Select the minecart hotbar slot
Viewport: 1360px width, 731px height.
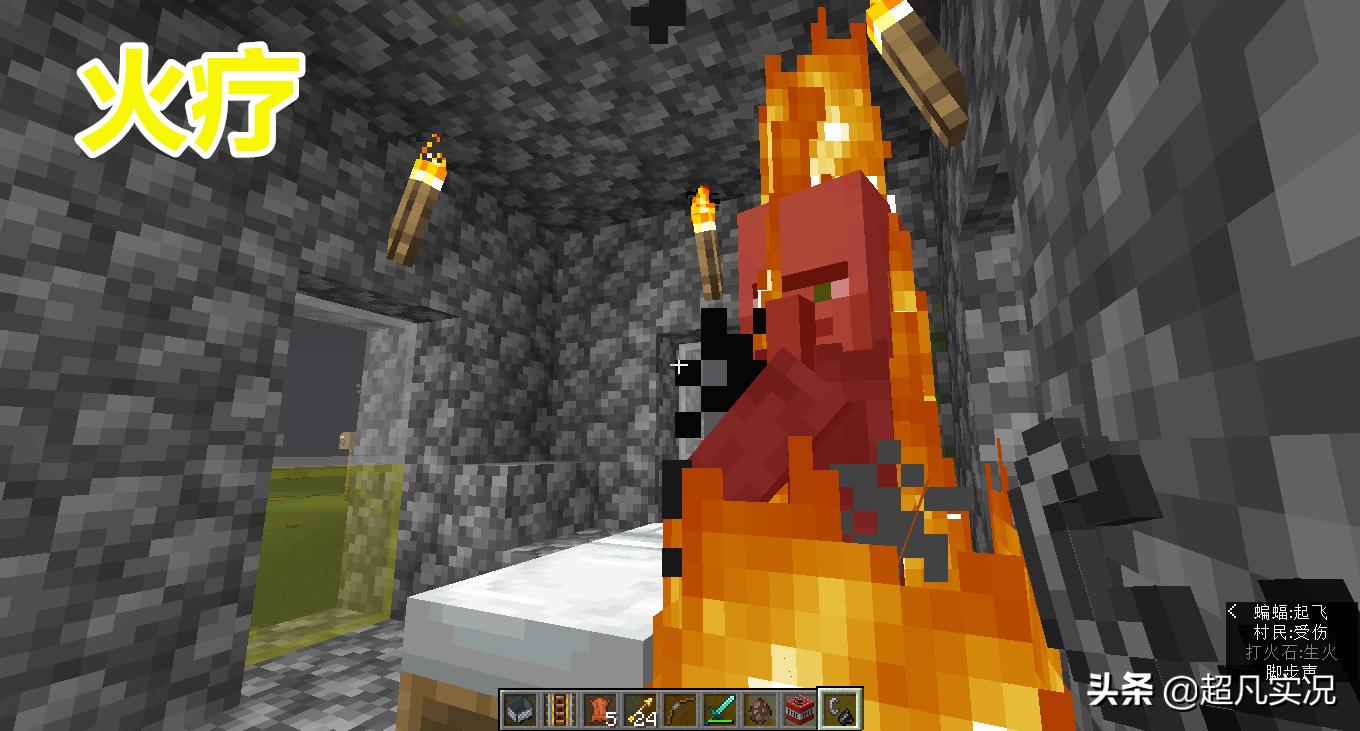(519, 709)
